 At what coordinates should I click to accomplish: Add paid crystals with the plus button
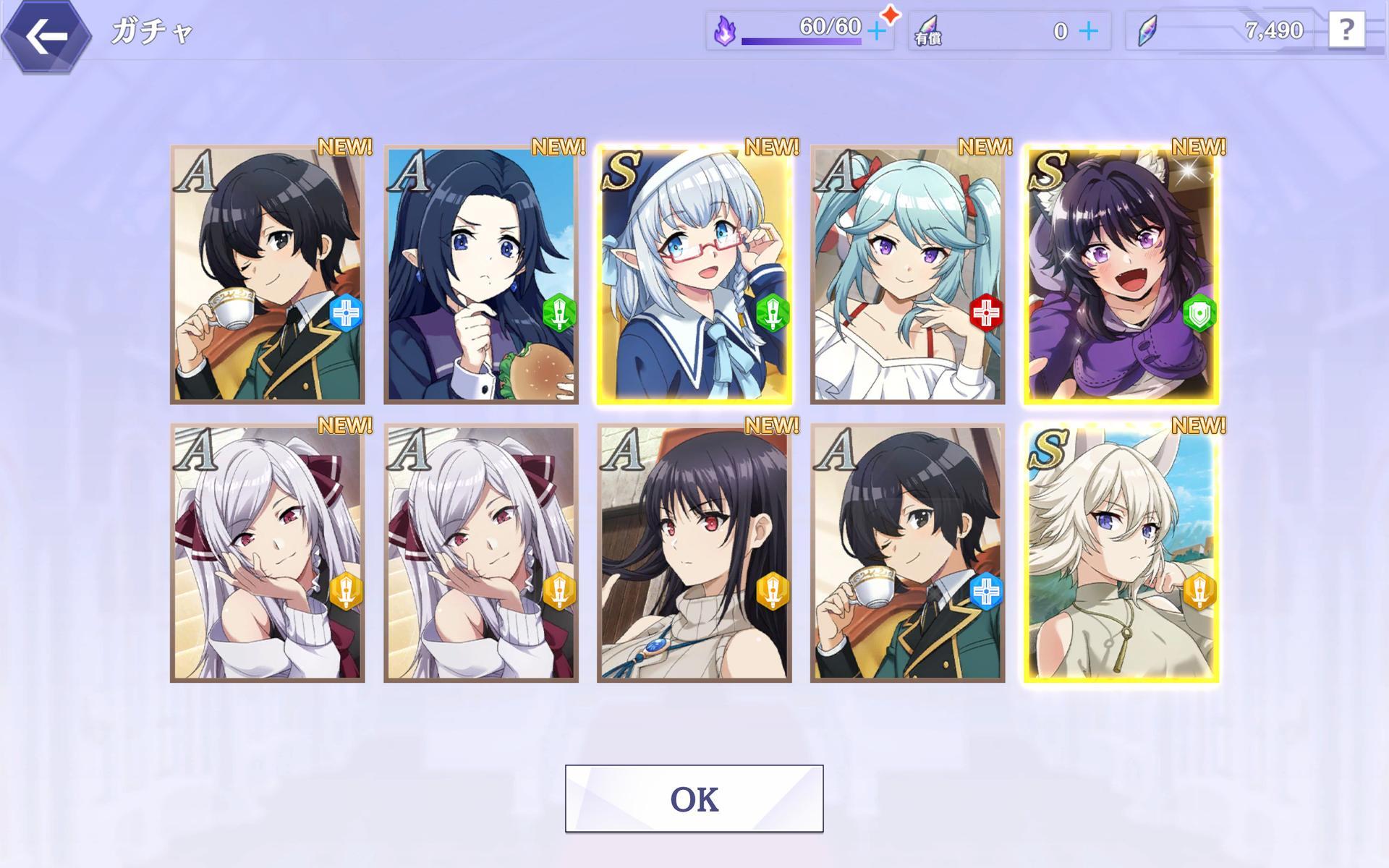pyautogui.click(x=1087, y=31)
